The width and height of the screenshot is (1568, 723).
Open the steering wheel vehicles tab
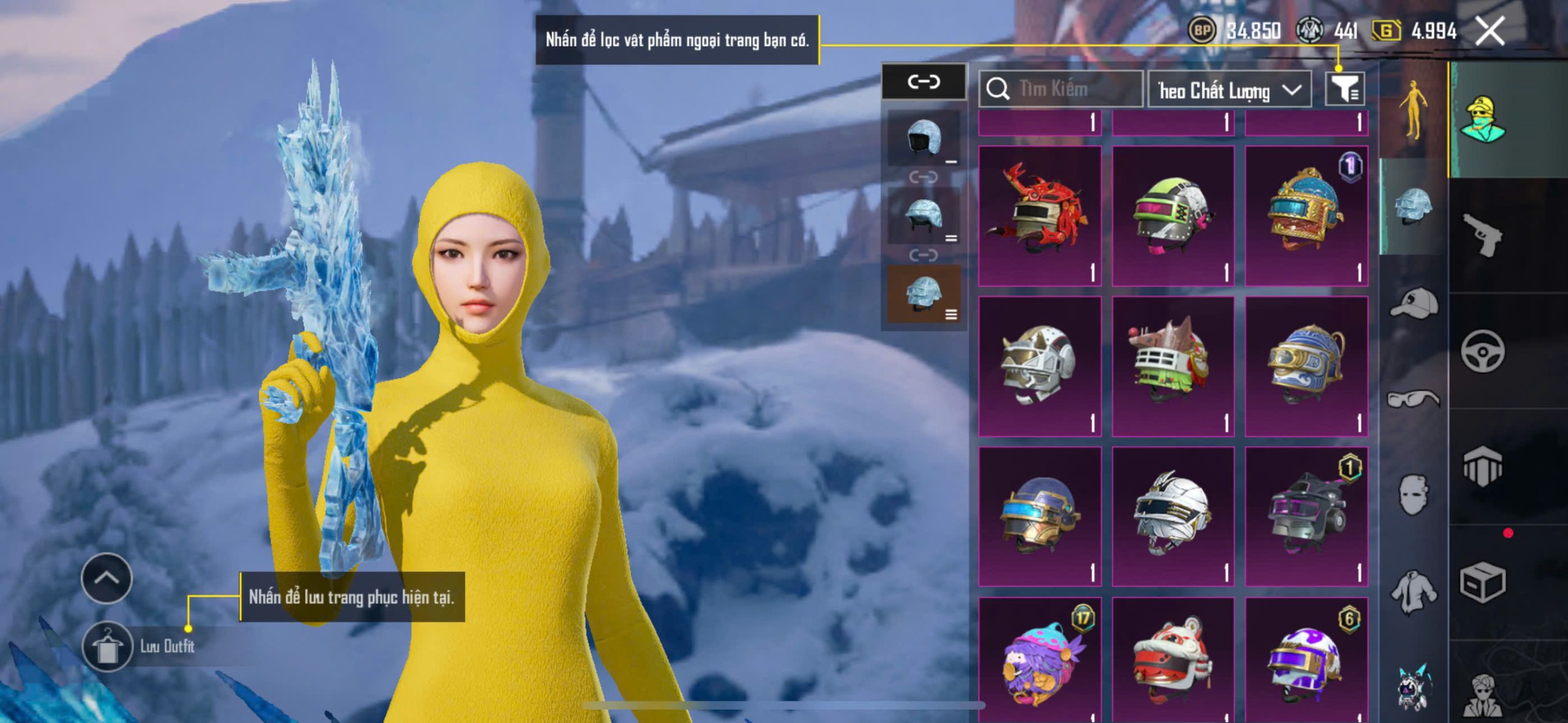point(1482,351)
